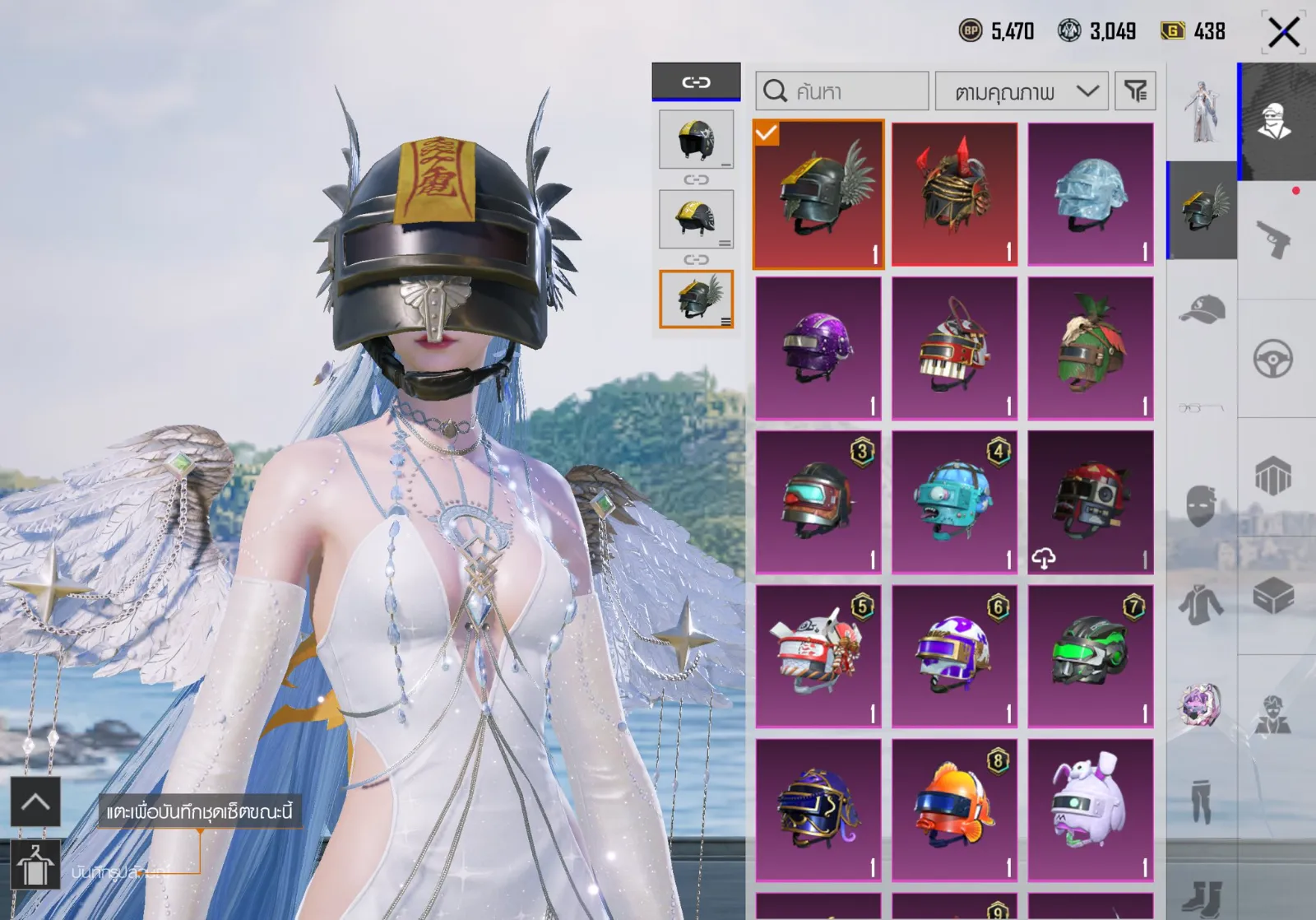The image size is (1316, 920).
Task: Switch to the pistol weapon category
Action: coord(1273,239)
